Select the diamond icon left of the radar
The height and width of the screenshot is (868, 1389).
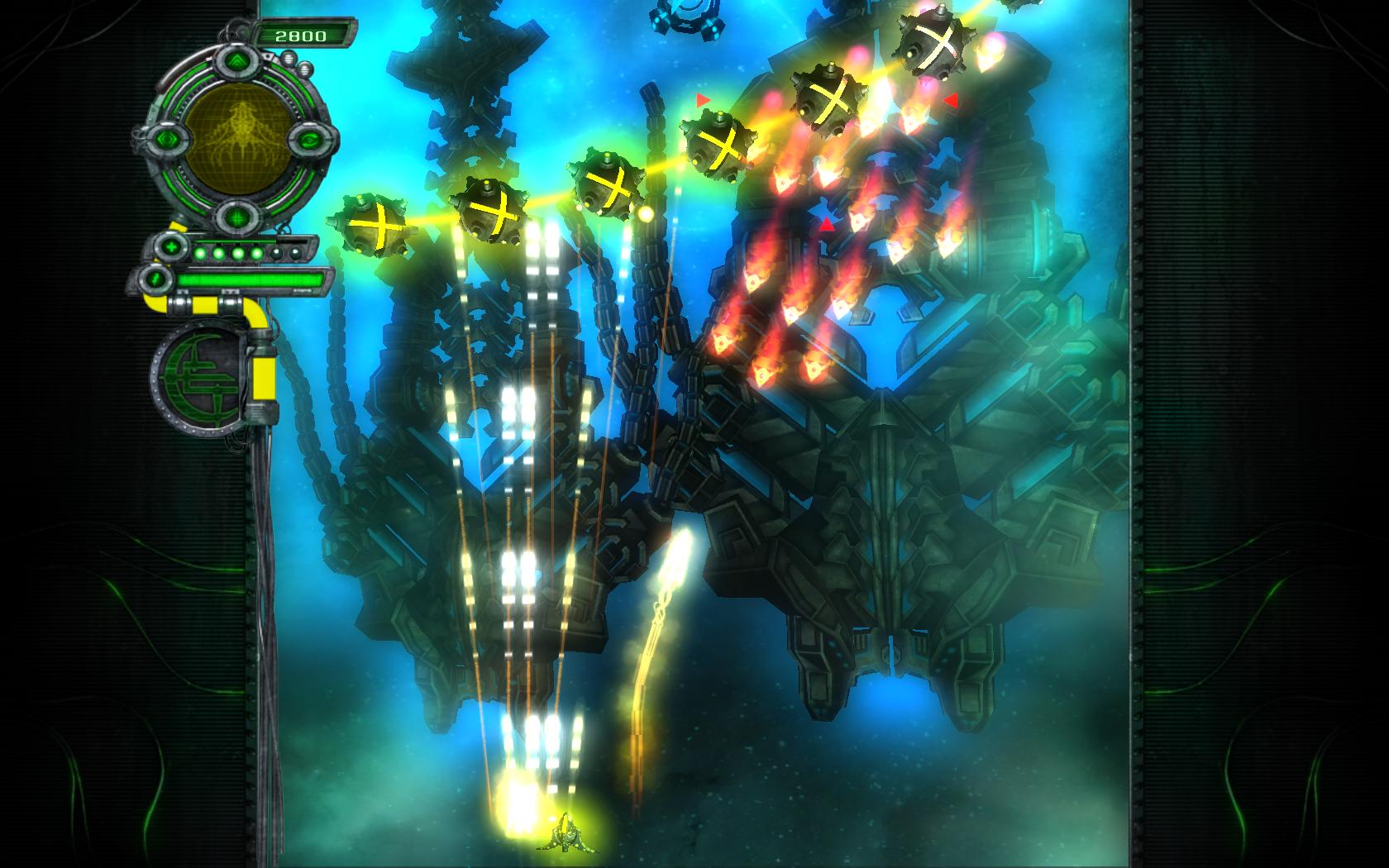(x=166, y=139)
